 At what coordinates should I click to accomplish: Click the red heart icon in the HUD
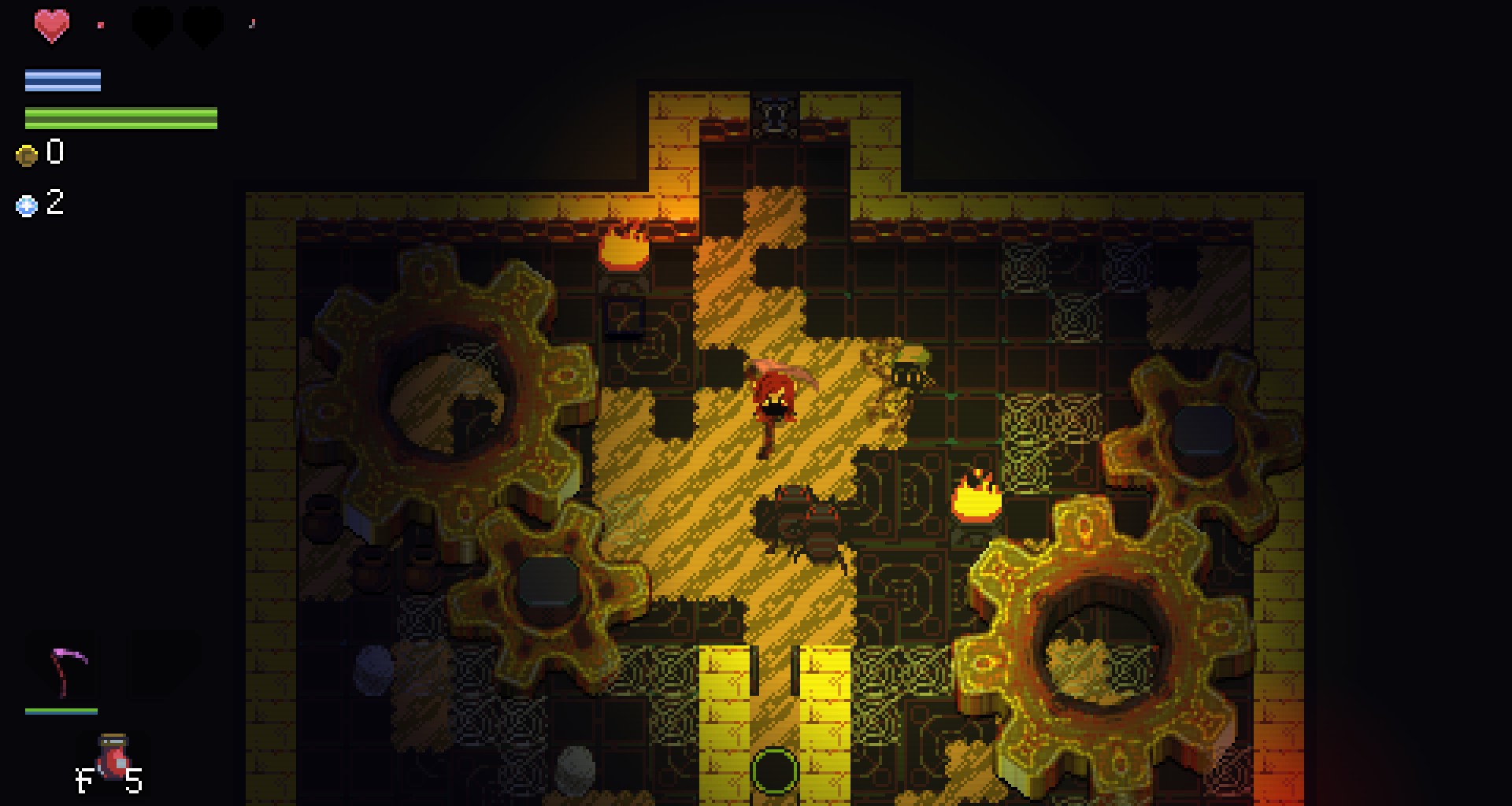(x=52, y=26)
